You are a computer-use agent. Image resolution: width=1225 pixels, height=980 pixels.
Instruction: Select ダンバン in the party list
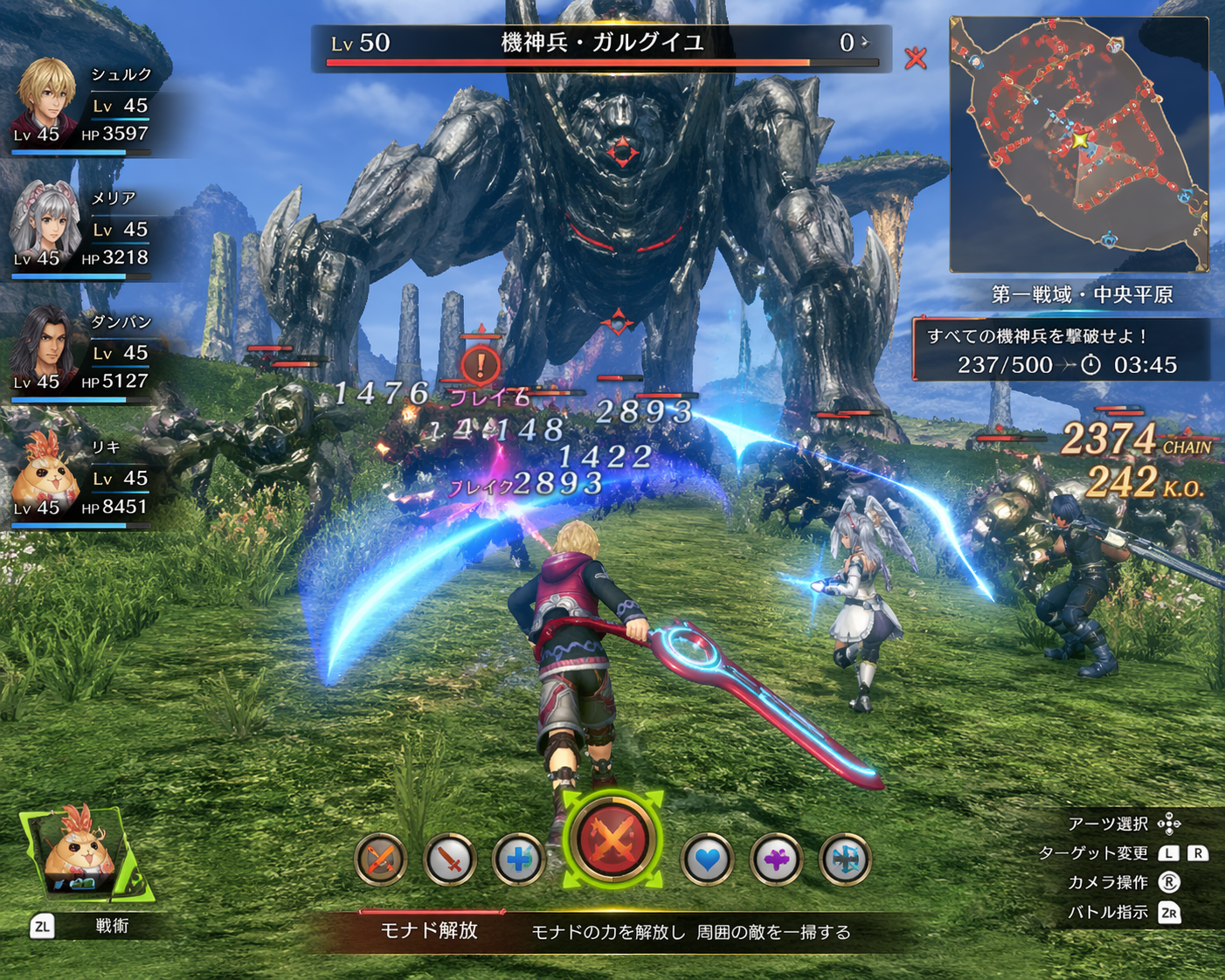[83, 354]
